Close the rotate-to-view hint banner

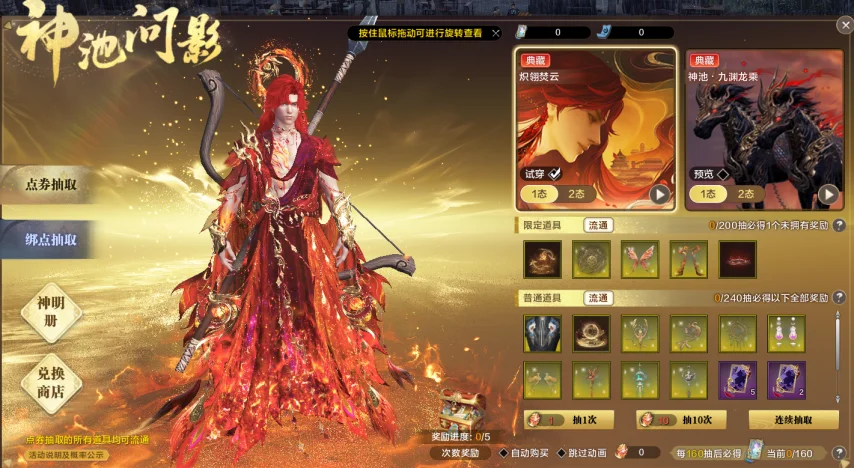coord(496,33)
